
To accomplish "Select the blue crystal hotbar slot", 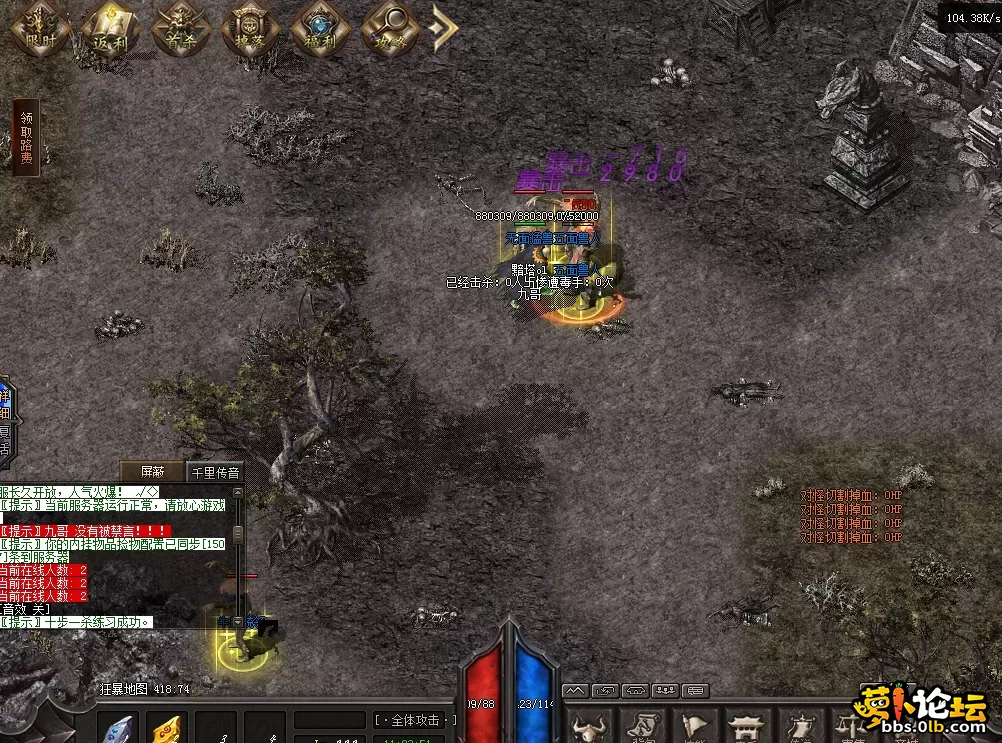I will click(x=120, y=729).
